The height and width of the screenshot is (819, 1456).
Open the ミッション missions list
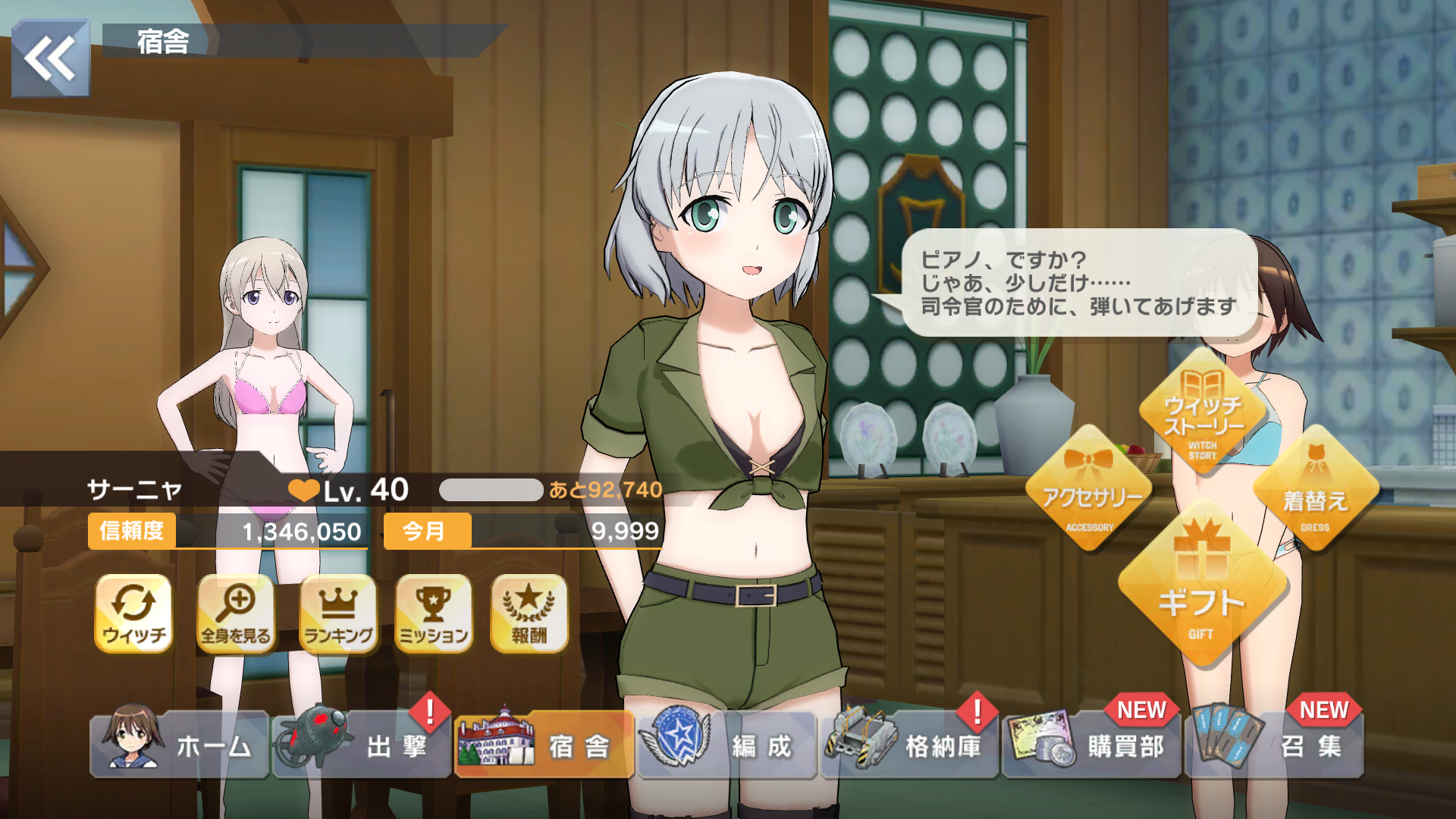(434, 613)
